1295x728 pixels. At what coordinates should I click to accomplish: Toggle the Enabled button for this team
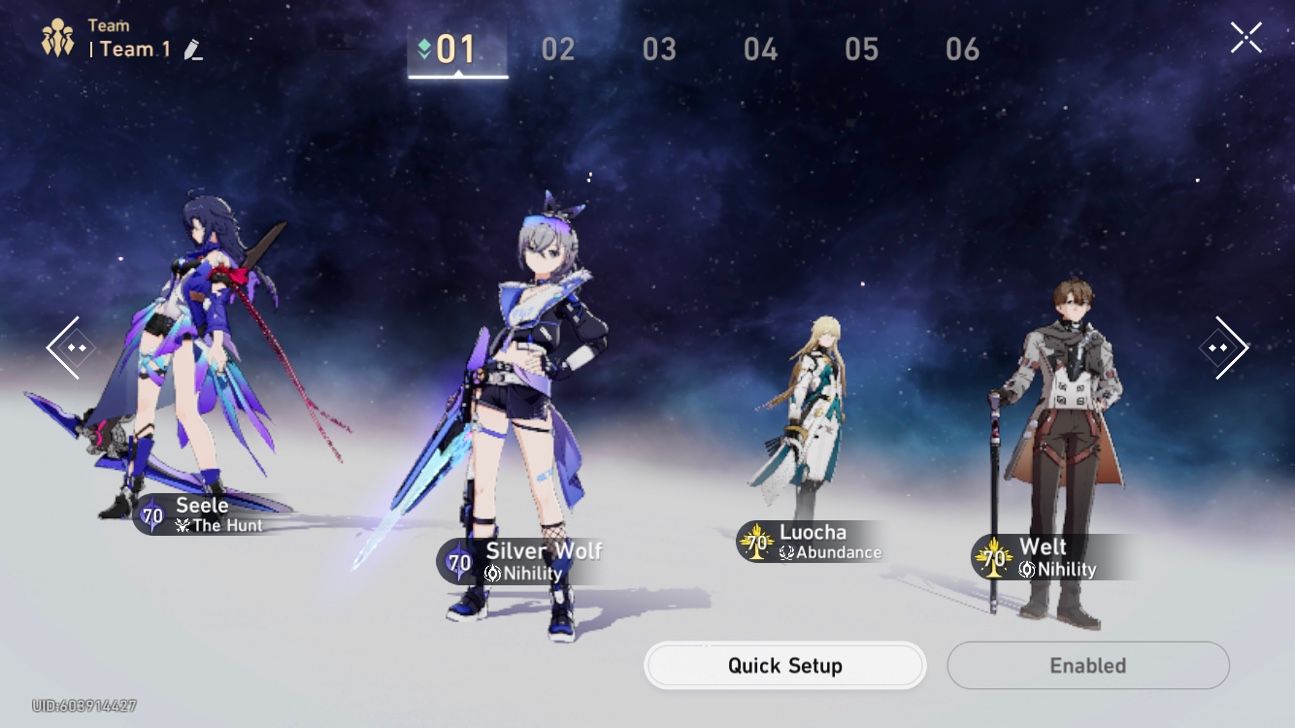(x=1087, y=665)
